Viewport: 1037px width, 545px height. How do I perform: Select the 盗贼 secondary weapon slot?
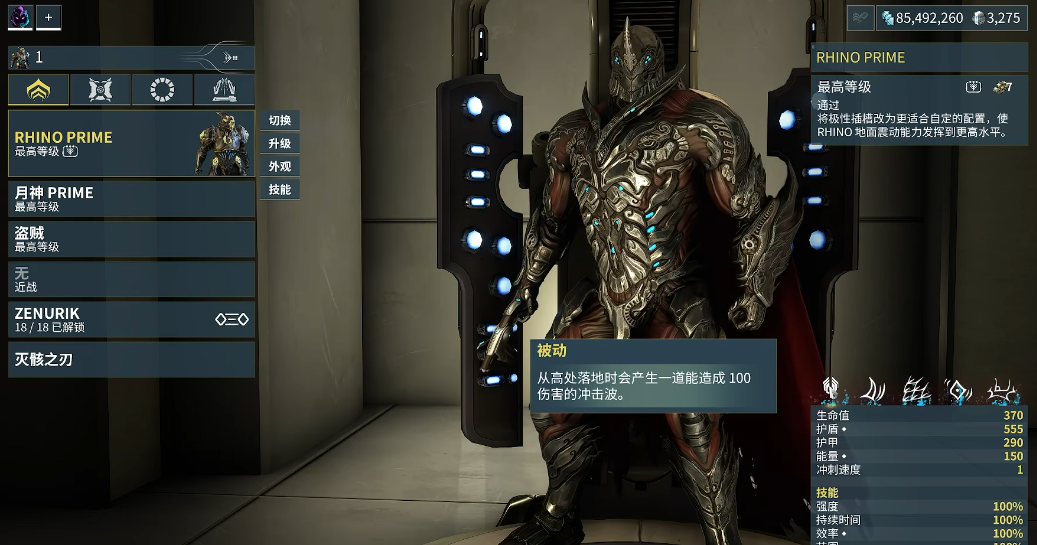131,239
